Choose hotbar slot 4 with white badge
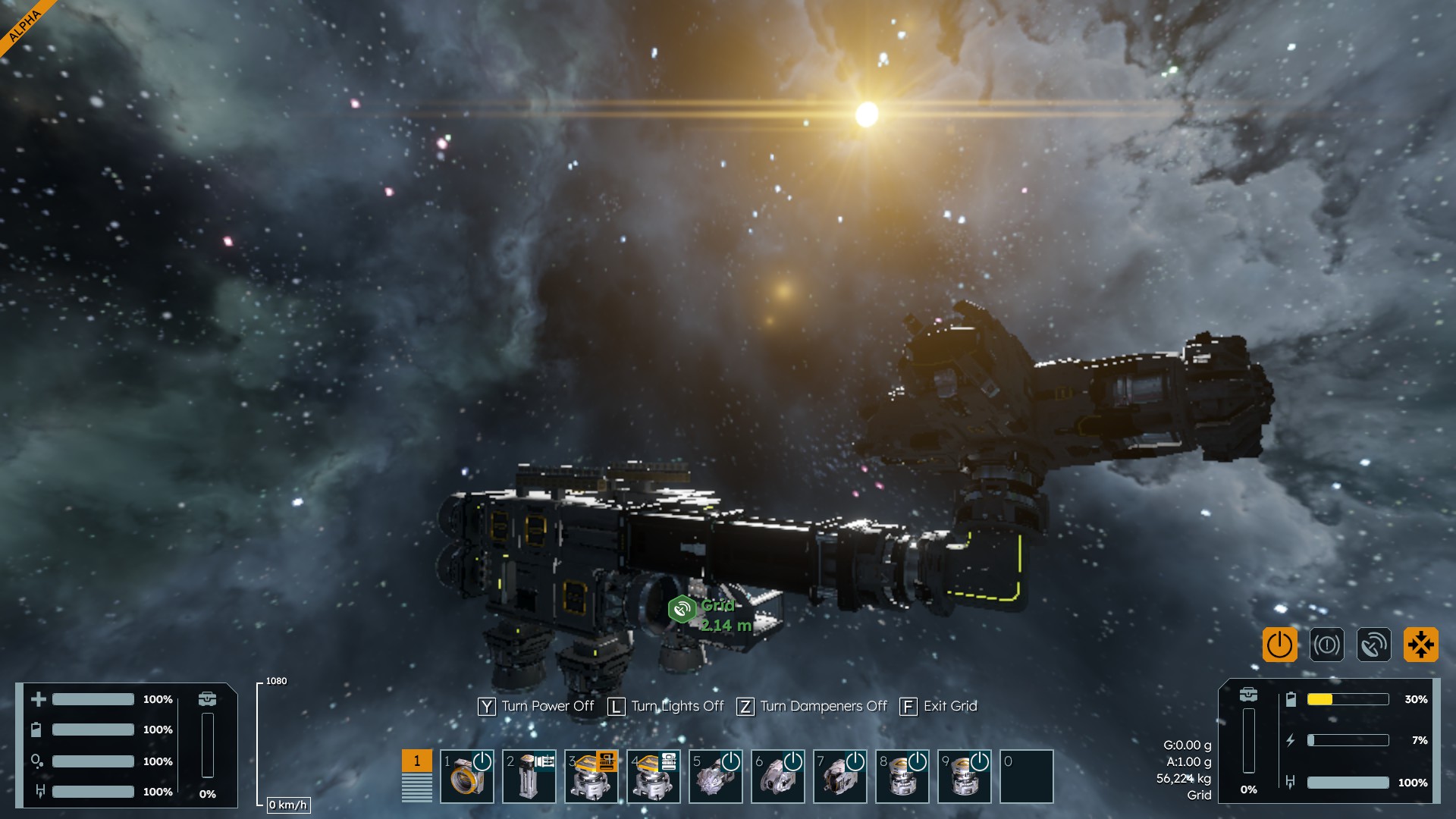1456x819 pixels. [x=654, y=776]
